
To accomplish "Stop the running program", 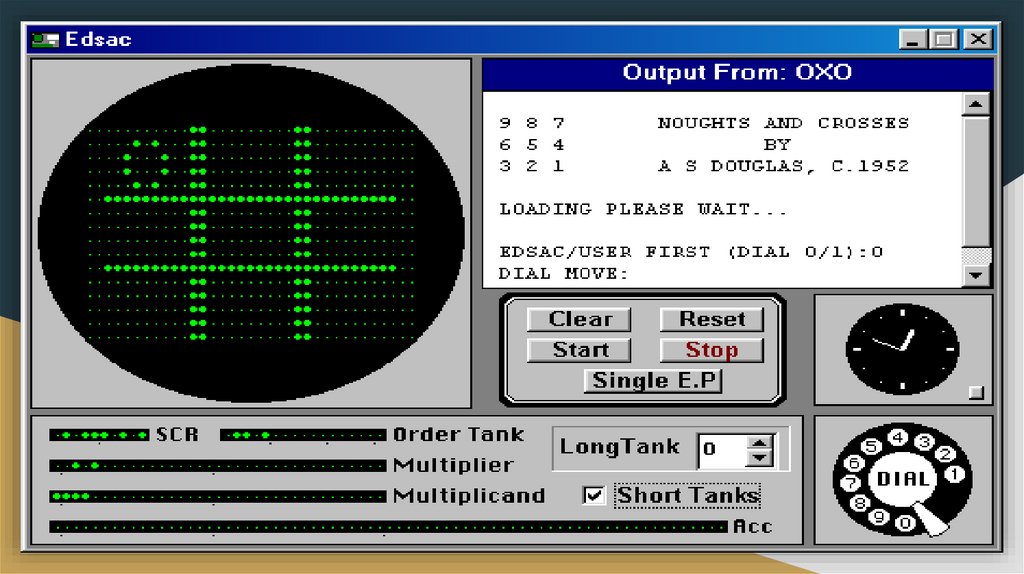I will 711,350.
